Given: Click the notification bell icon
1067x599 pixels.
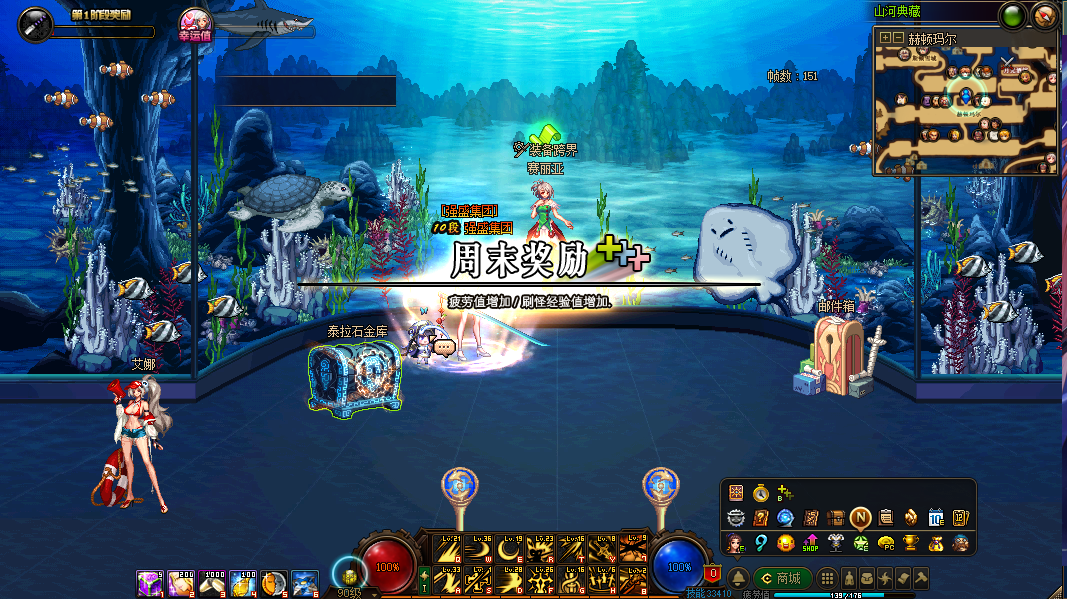Looking at the screenshot, I should point(737,578).
